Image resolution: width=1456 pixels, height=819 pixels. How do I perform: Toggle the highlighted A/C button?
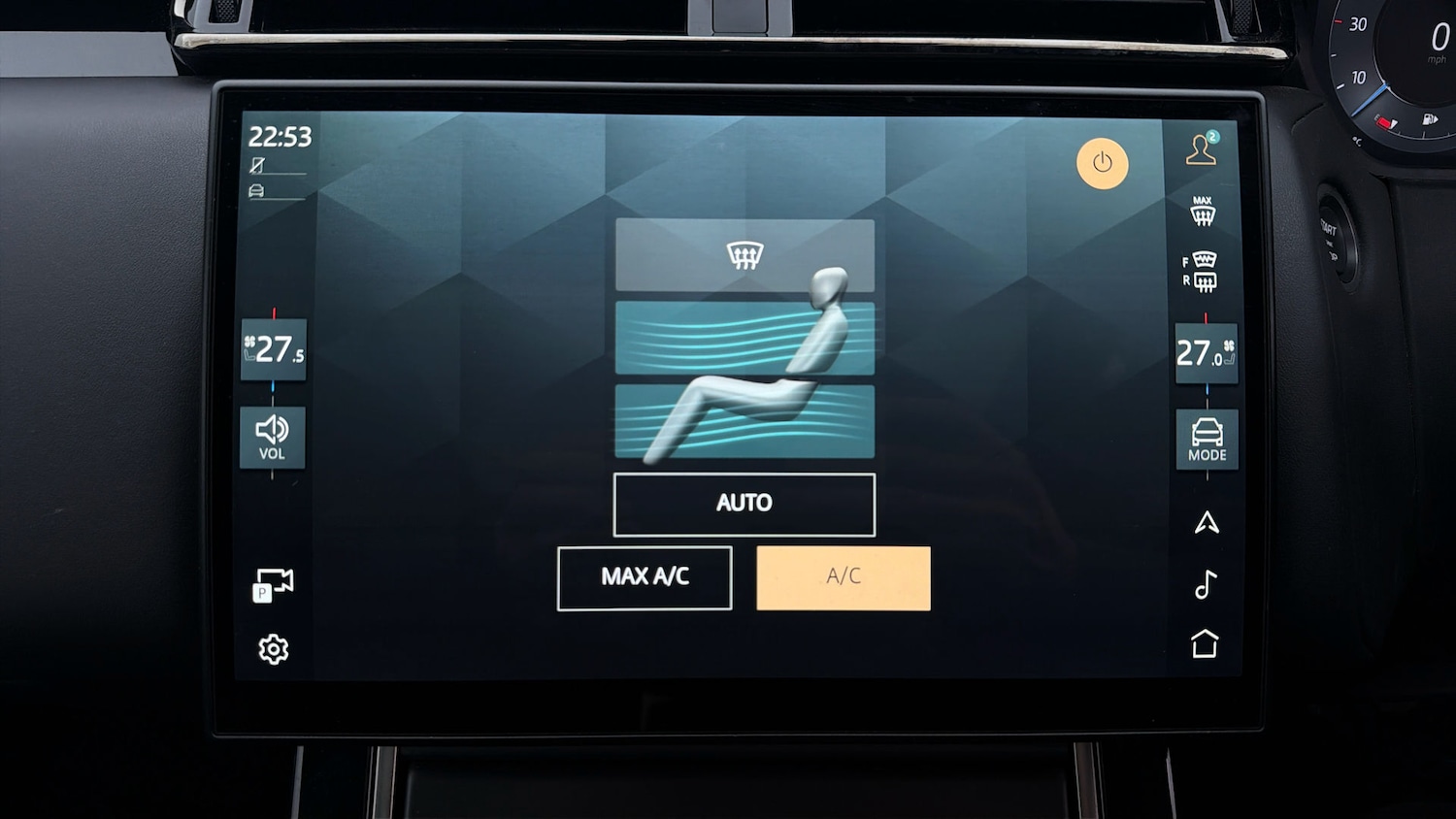(843, 577)
